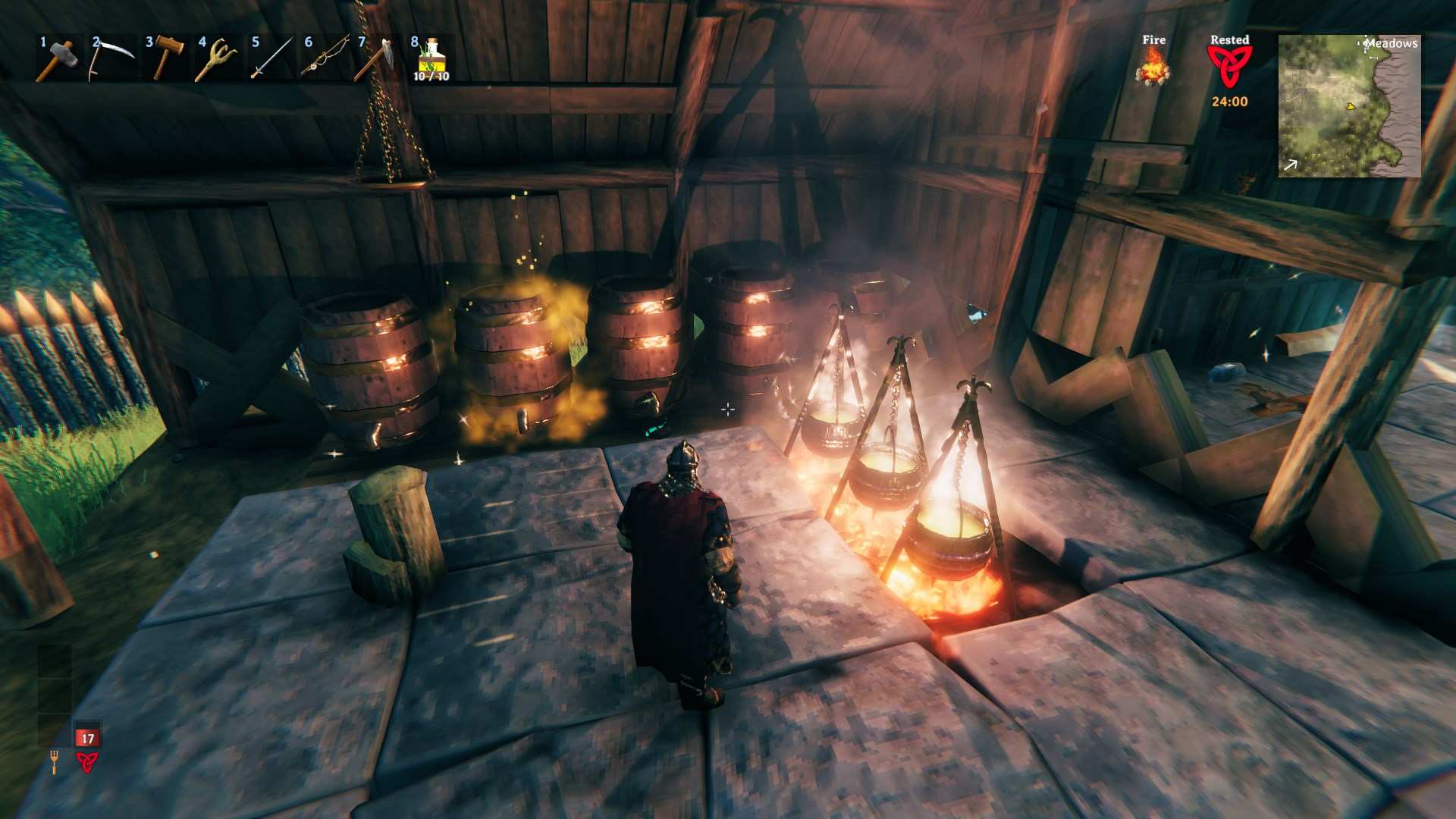Equip the sword from slot 5
Screen dimensions: 1456x819
(x=271, y=58)
